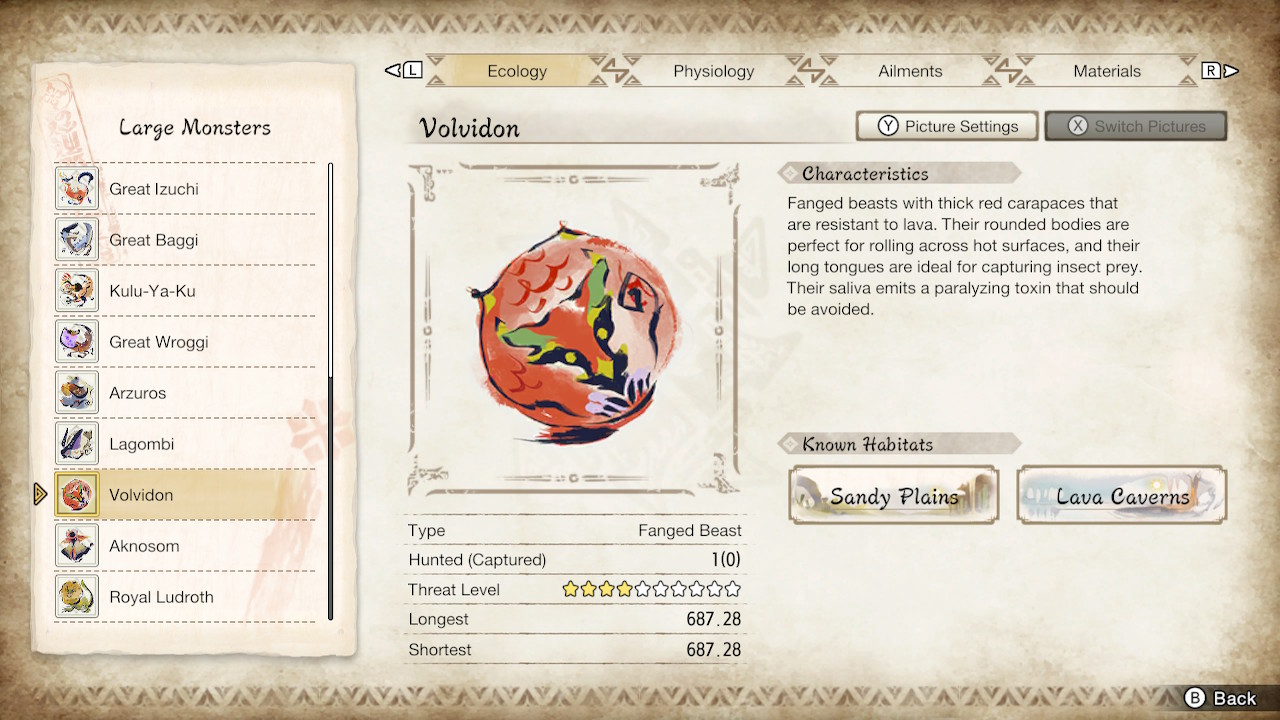Select the Lagombi monster icon

76,443
